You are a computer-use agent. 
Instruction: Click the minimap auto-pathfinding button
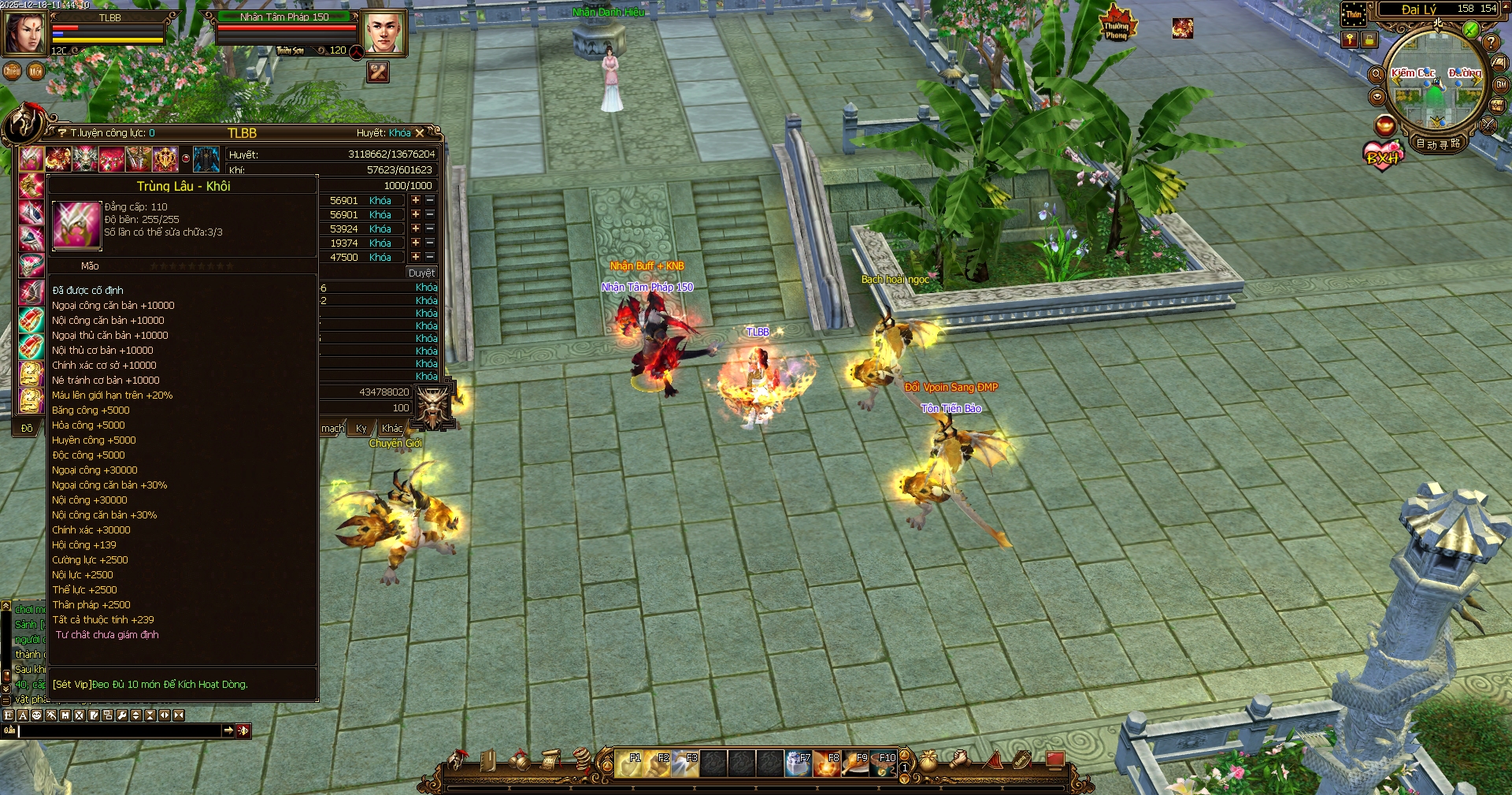(x=1438, y=143)
